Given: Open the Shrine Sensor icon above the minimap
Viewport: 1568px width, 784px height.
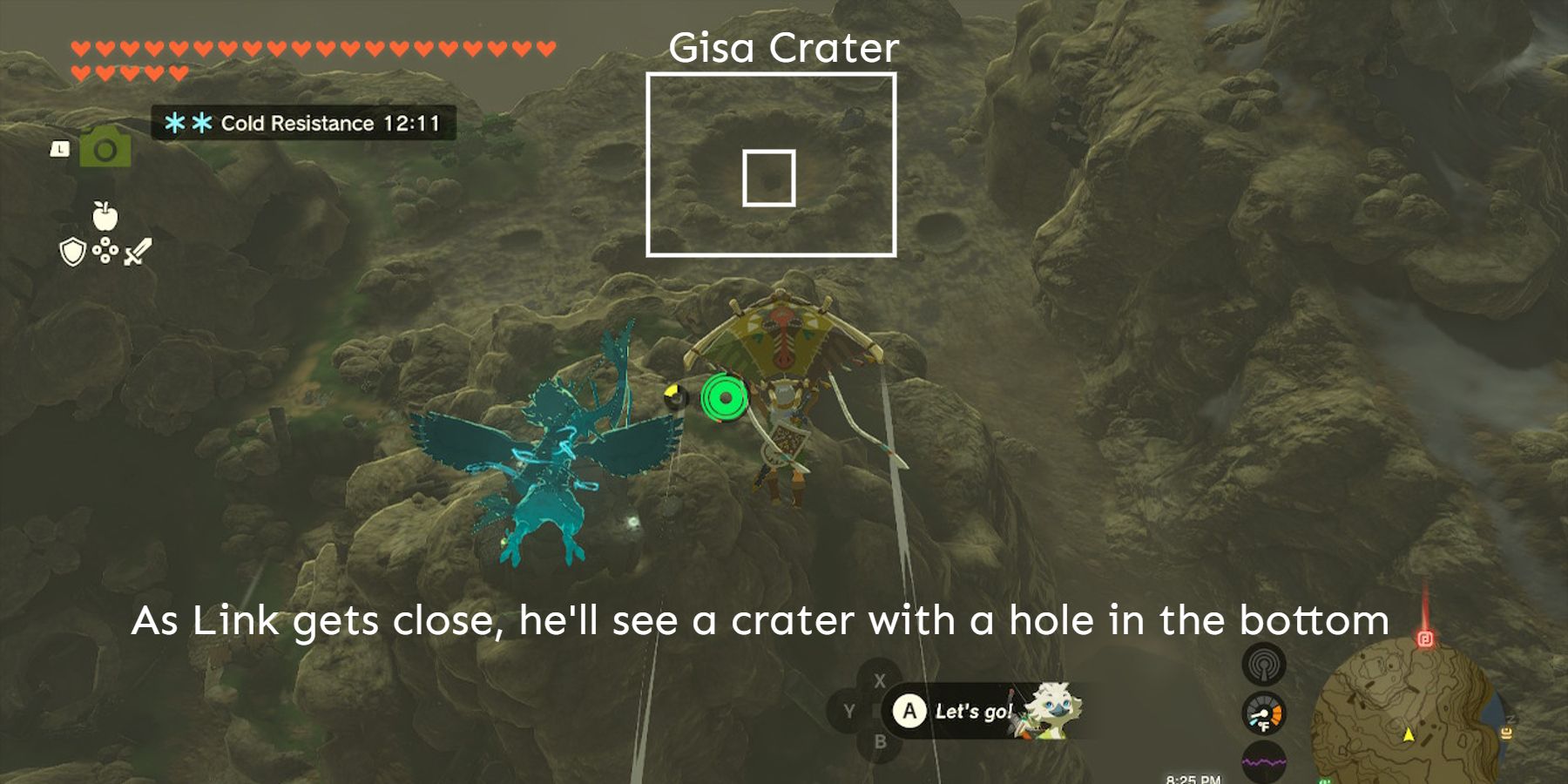Looking at the screenshot, I should tap(1264, 664).
